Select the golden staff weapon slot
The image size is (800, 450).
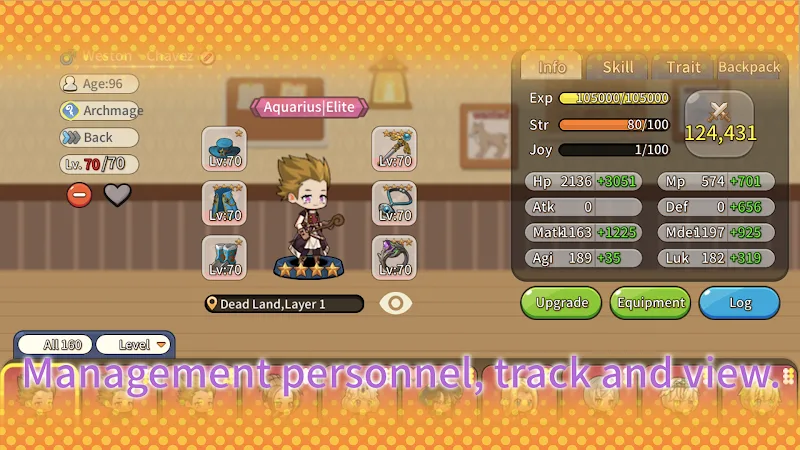[394, 148]
